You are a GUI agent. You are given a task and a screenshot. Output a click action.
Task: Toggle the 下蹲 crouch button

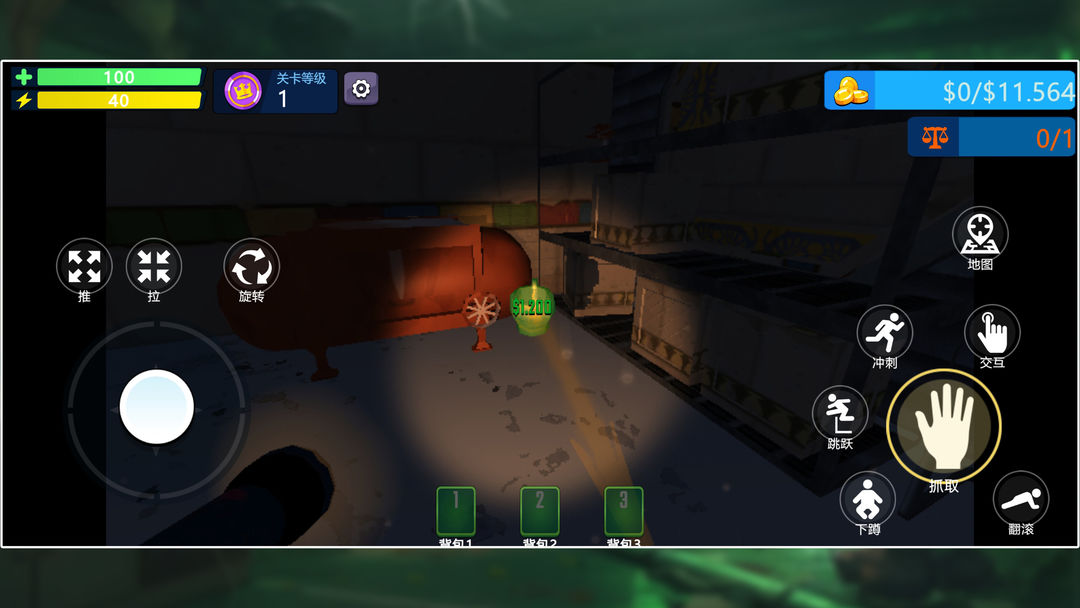(x=867, y=498)
